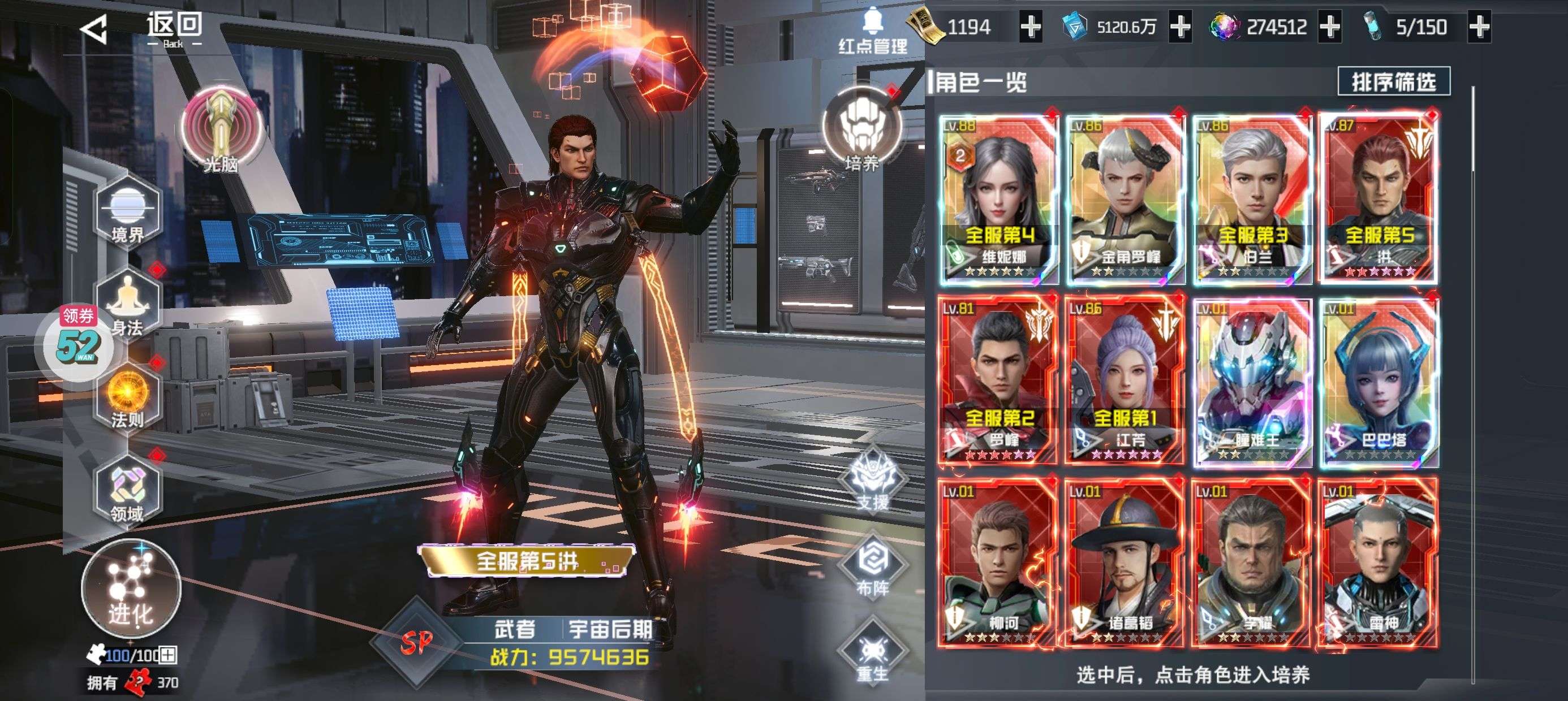1568x701 pixels.
Task: Add more gold tickets with plus button
Action: pos(1030,27)
